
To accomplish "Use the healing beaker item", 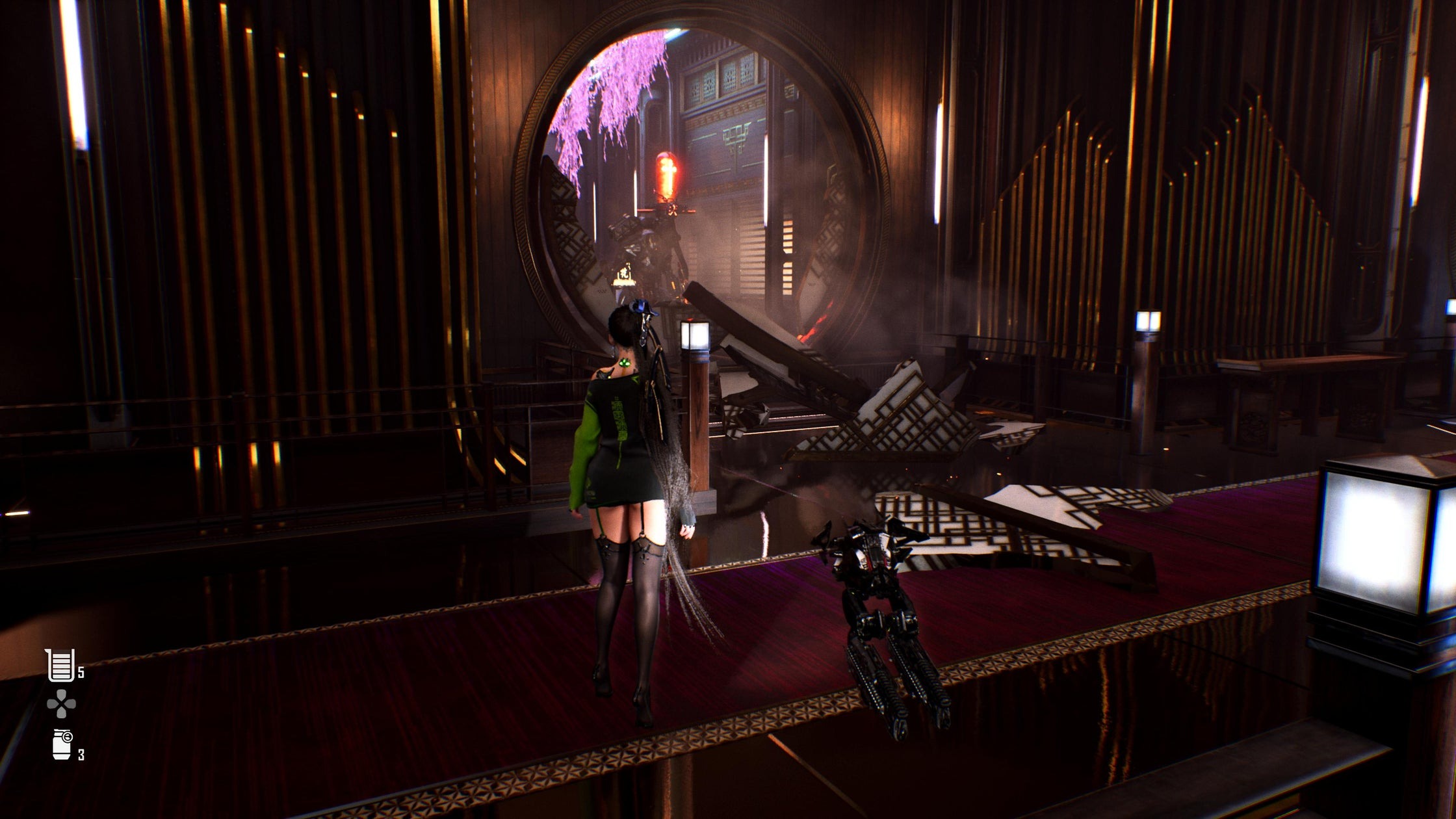I will coord(60,665).
